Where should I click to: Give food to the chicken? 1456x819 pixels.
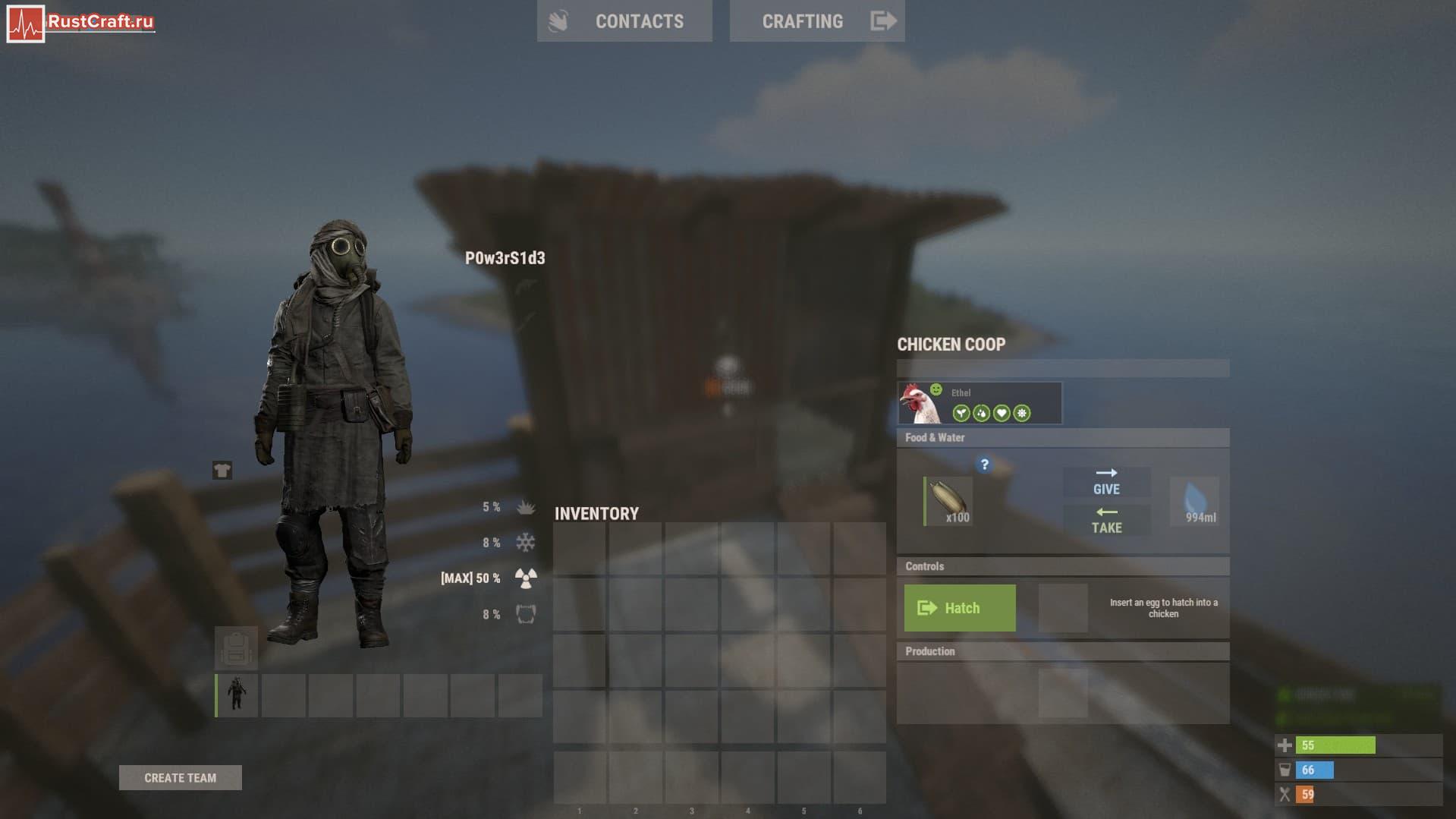(x=1106, y=482)
